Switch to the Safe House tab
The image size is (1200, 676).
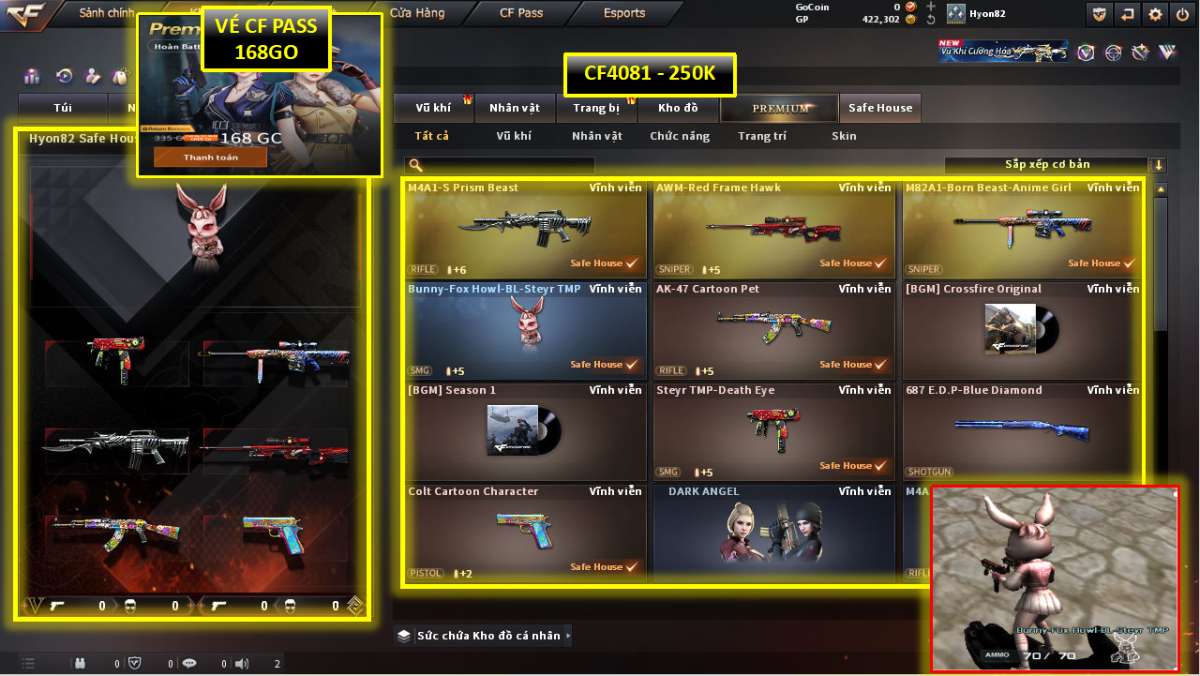tap(880, 108)
